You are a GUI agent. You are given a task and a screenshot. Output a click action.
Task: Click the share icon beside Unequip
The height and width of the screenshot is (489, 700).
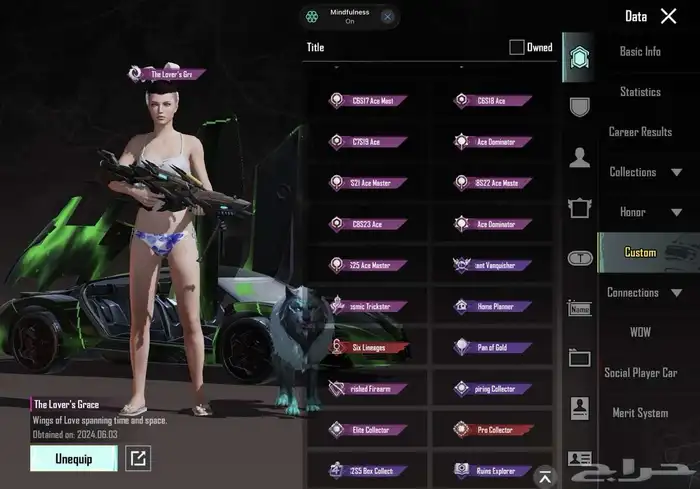[x=137, y=459]
